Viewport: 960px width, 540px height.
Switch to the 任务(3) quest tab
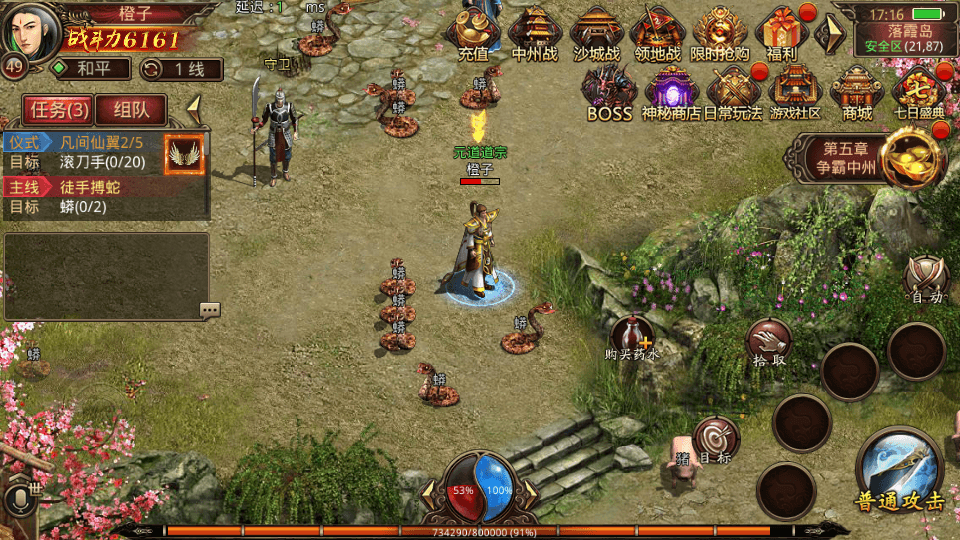point(58,110)
